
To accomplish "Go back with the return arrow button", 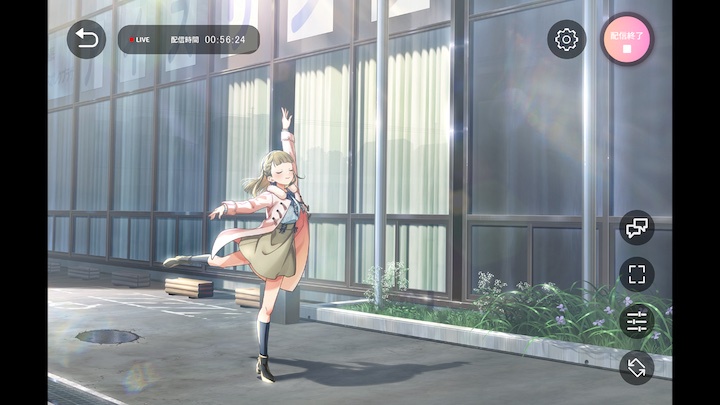I will [x=86, y=40].
